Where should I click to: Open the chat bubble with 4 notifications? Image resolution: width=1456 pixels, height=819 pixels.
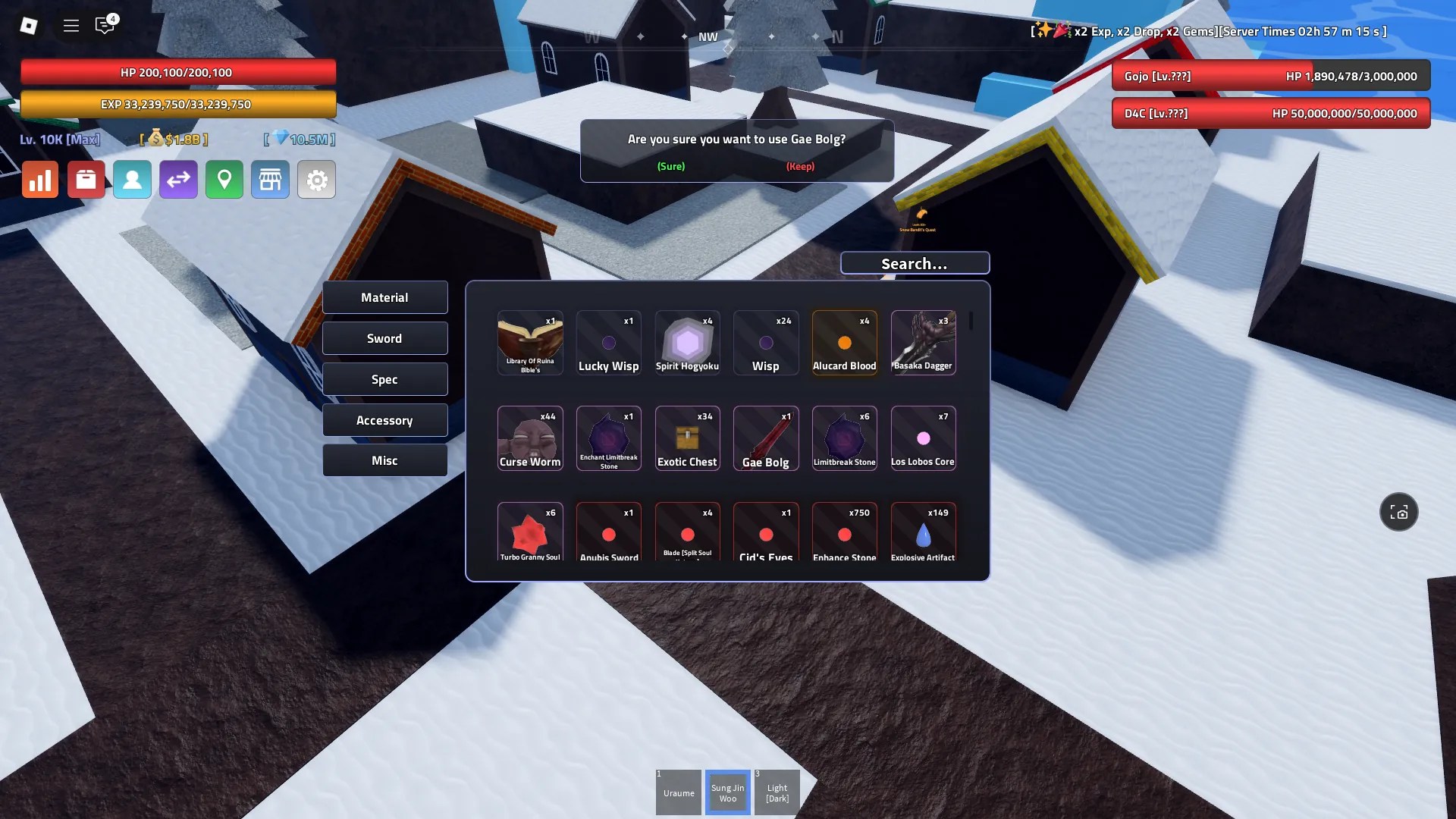[105, 25]
